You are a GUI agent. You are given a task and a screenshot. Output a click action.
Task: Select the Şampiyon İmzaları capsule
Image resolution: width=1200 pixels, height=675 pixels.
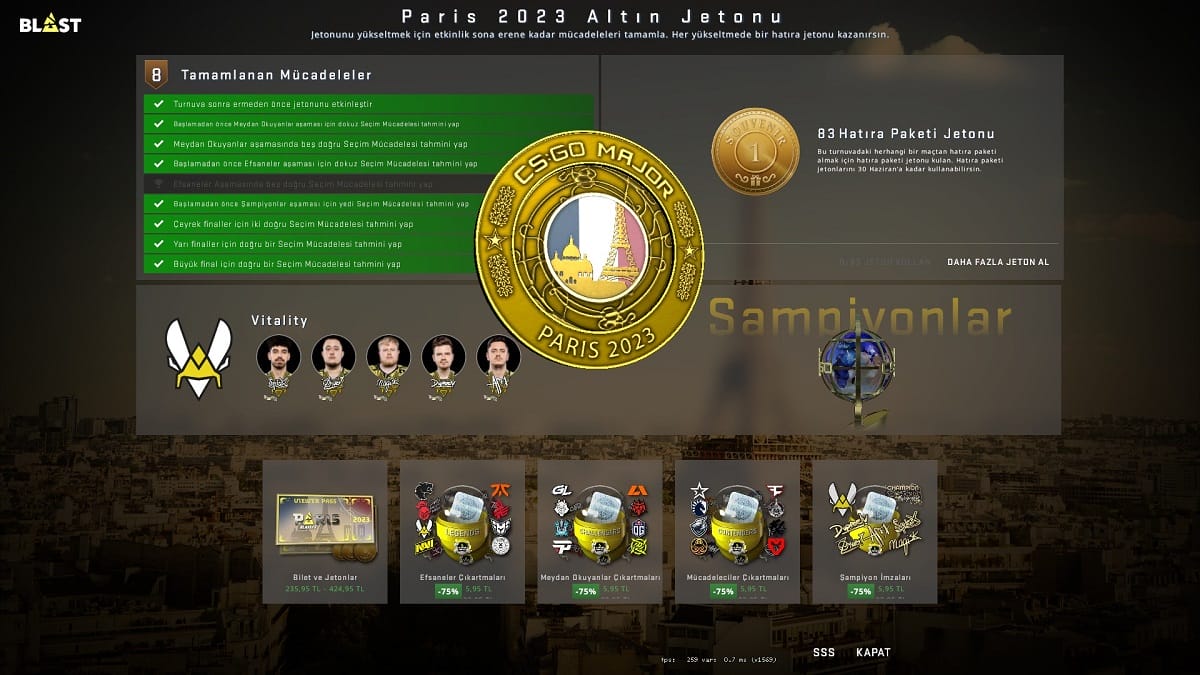(874, 531)
